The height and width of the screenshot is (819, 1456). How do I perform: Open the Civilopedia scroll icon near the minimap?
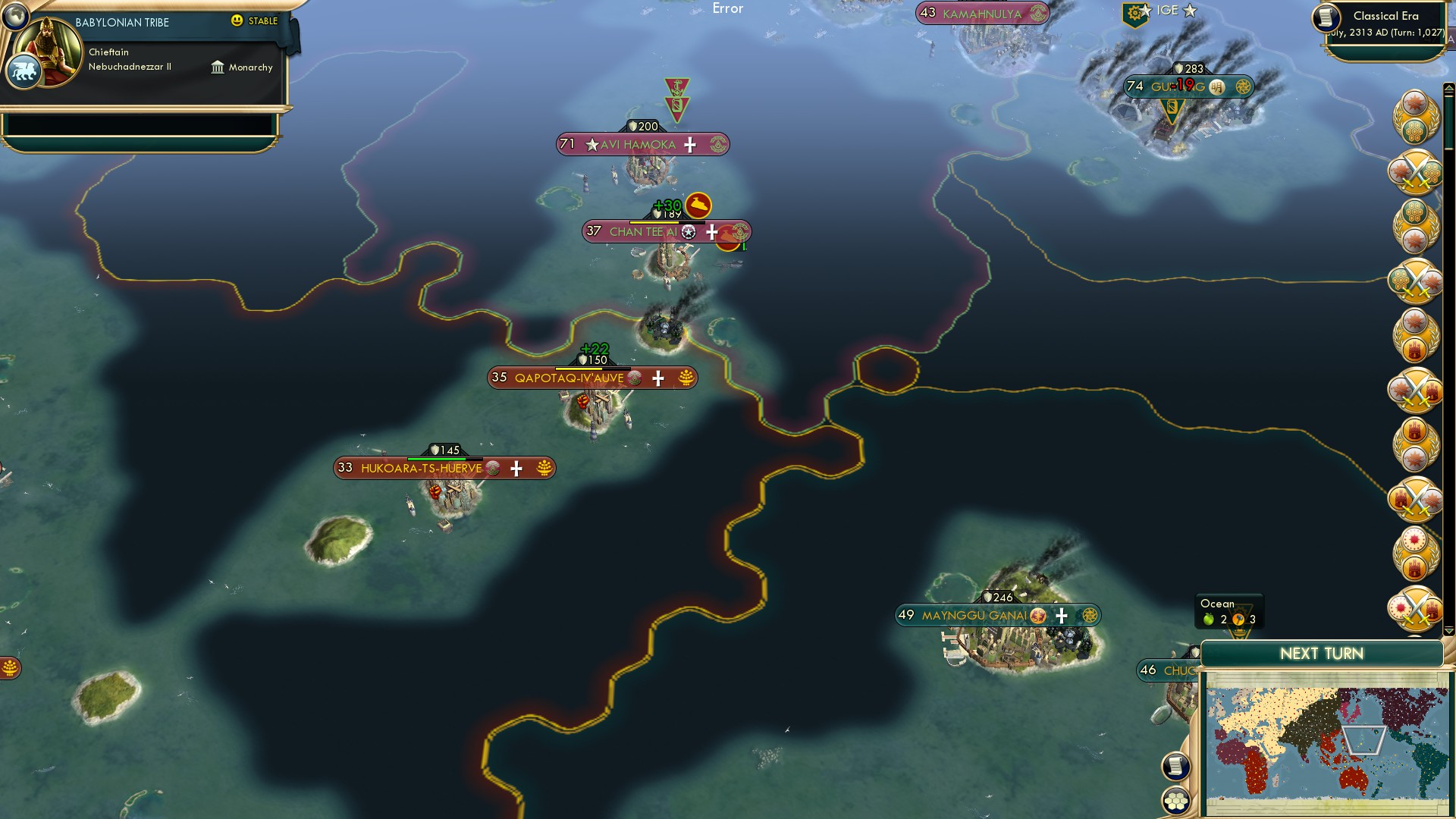[x=1176, y=765]
